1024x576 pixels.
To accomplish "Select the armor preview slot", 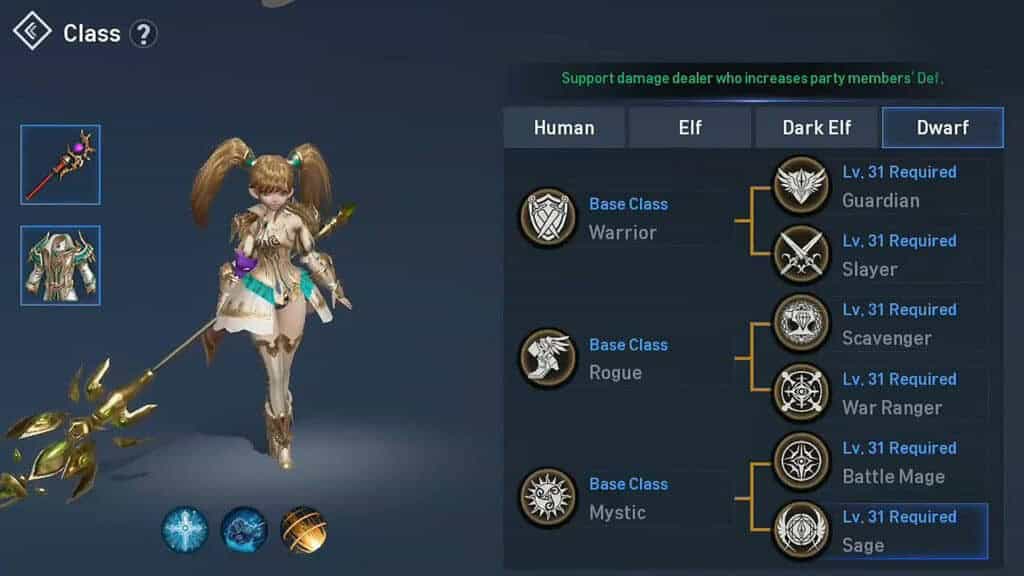I will (x=60, y=265).
